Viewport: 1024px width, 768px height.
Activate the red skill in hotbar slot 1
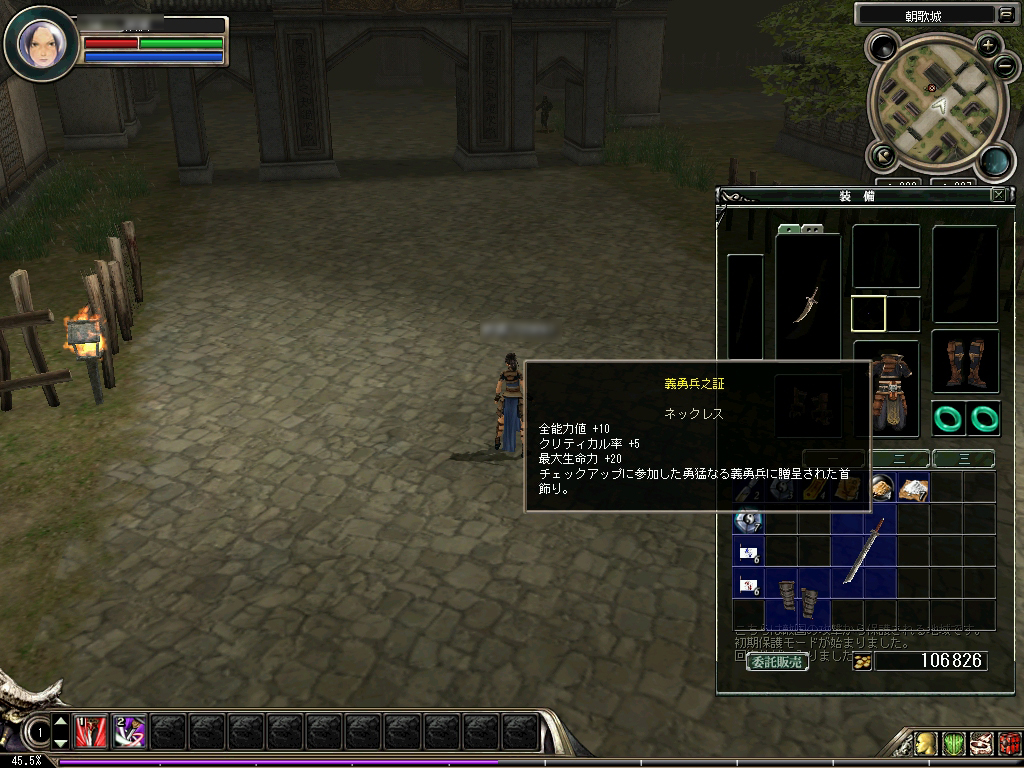point(90,733)
